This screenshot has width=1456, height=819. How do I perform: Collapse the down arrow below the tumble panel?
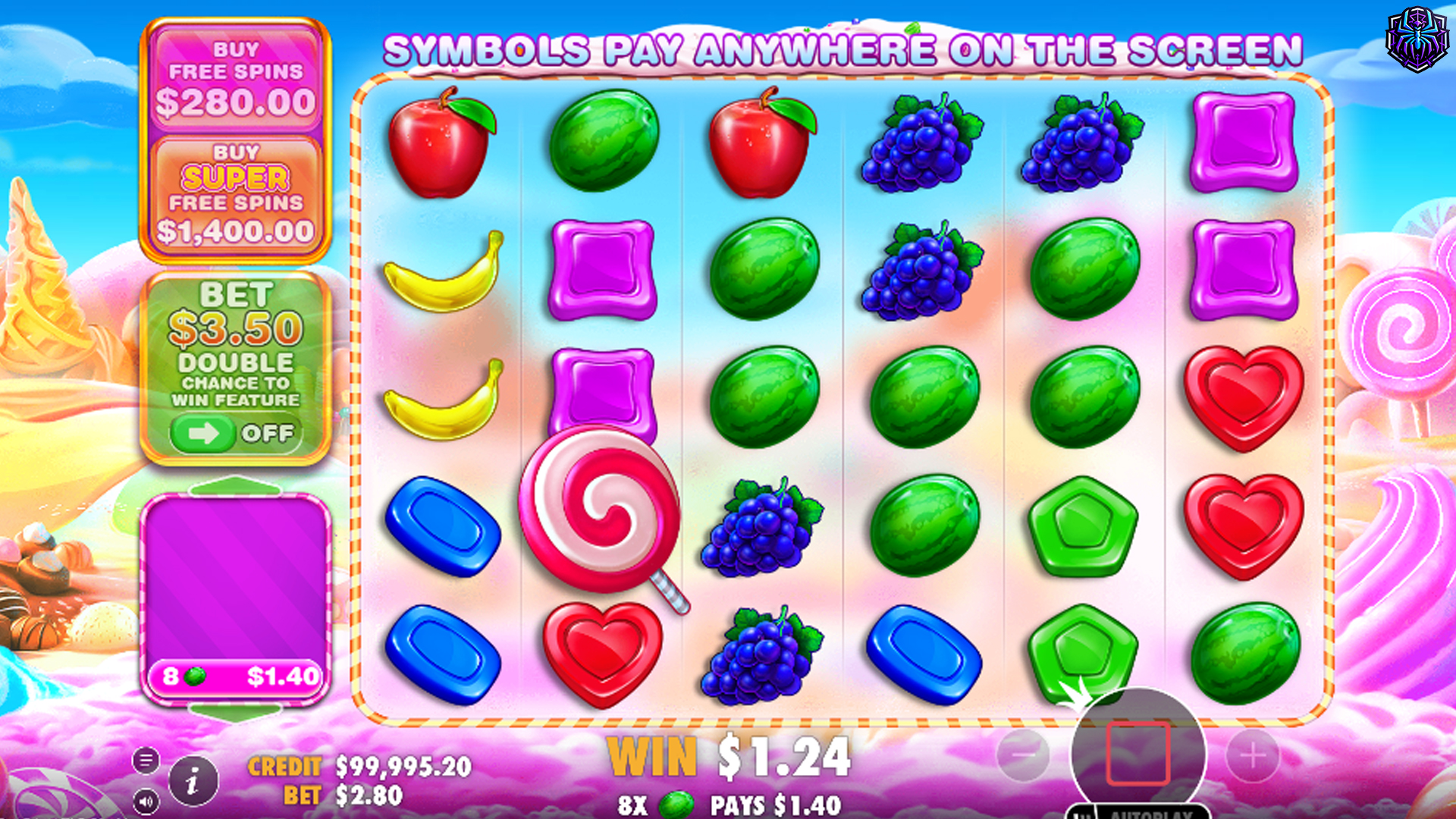pos(235,713)
